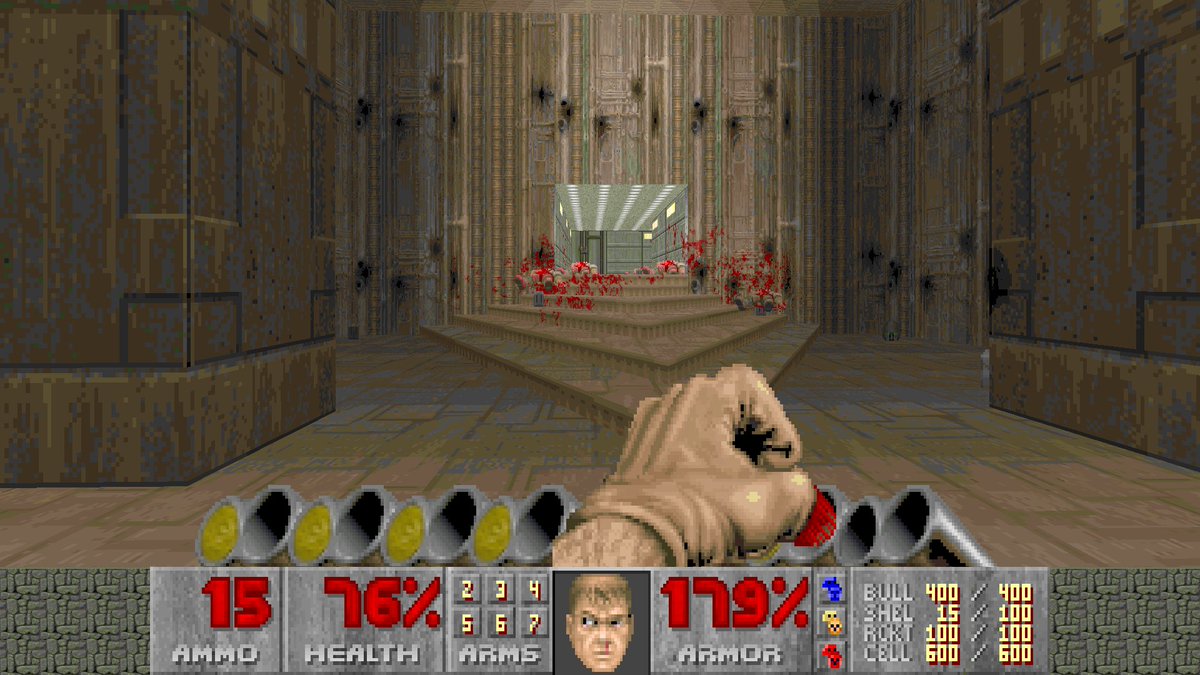1200x675 pixels.
Task: Choose weapon slot 7 in ARMS panel
Action: (x=534, y=624)
